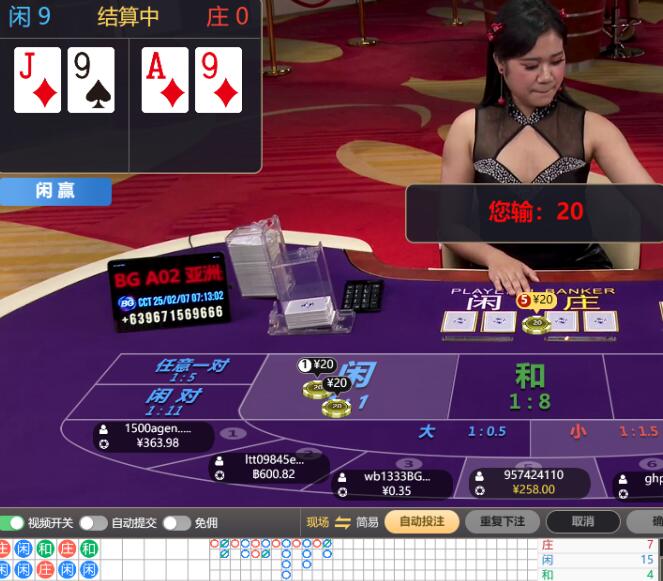This screenshot has height=581, width=663.
Task: Select player seat 1500agen
Action: click(156, 436)
